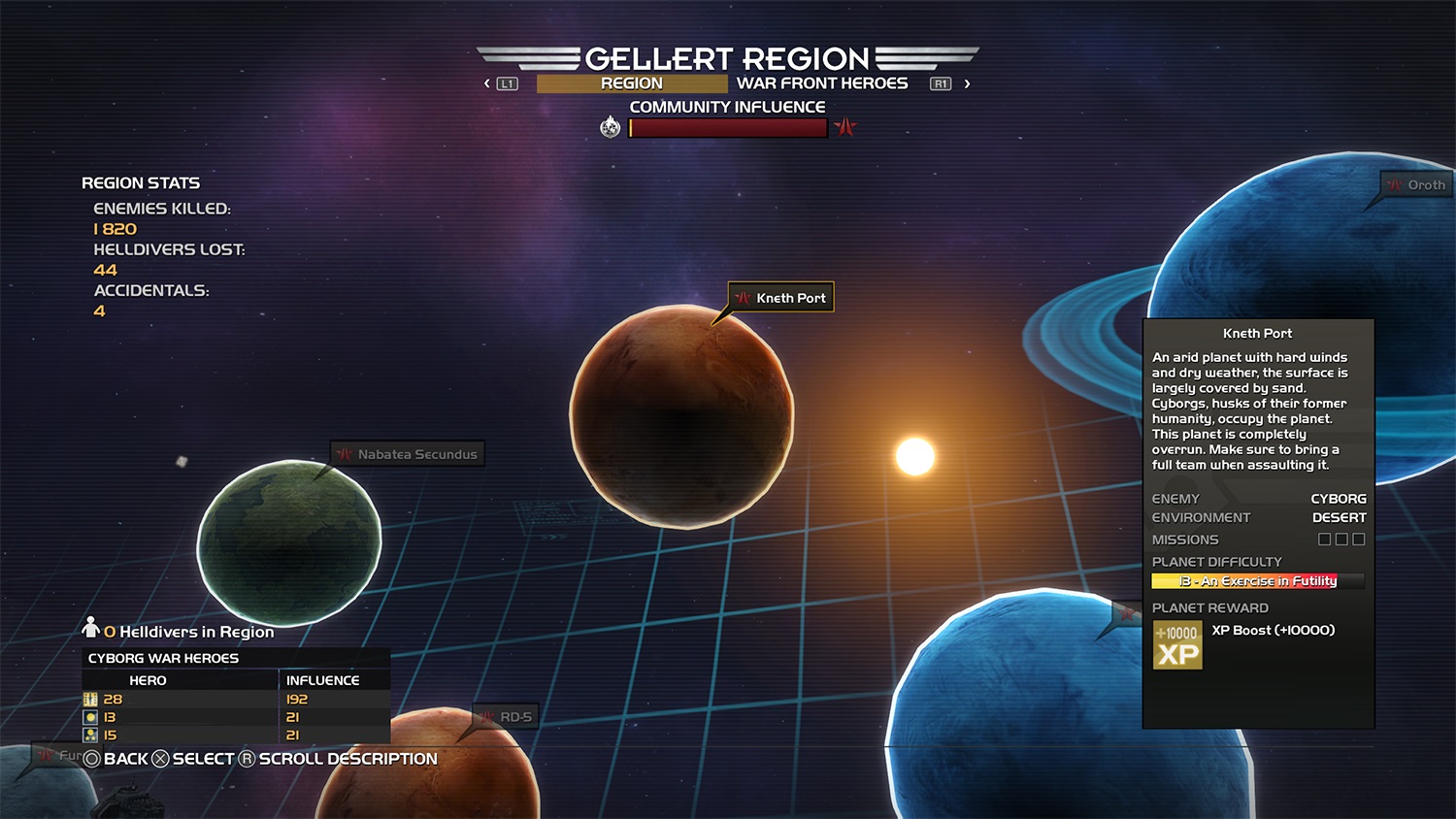Choose the Nabatea Secundus planet marker

coord(408,454)
